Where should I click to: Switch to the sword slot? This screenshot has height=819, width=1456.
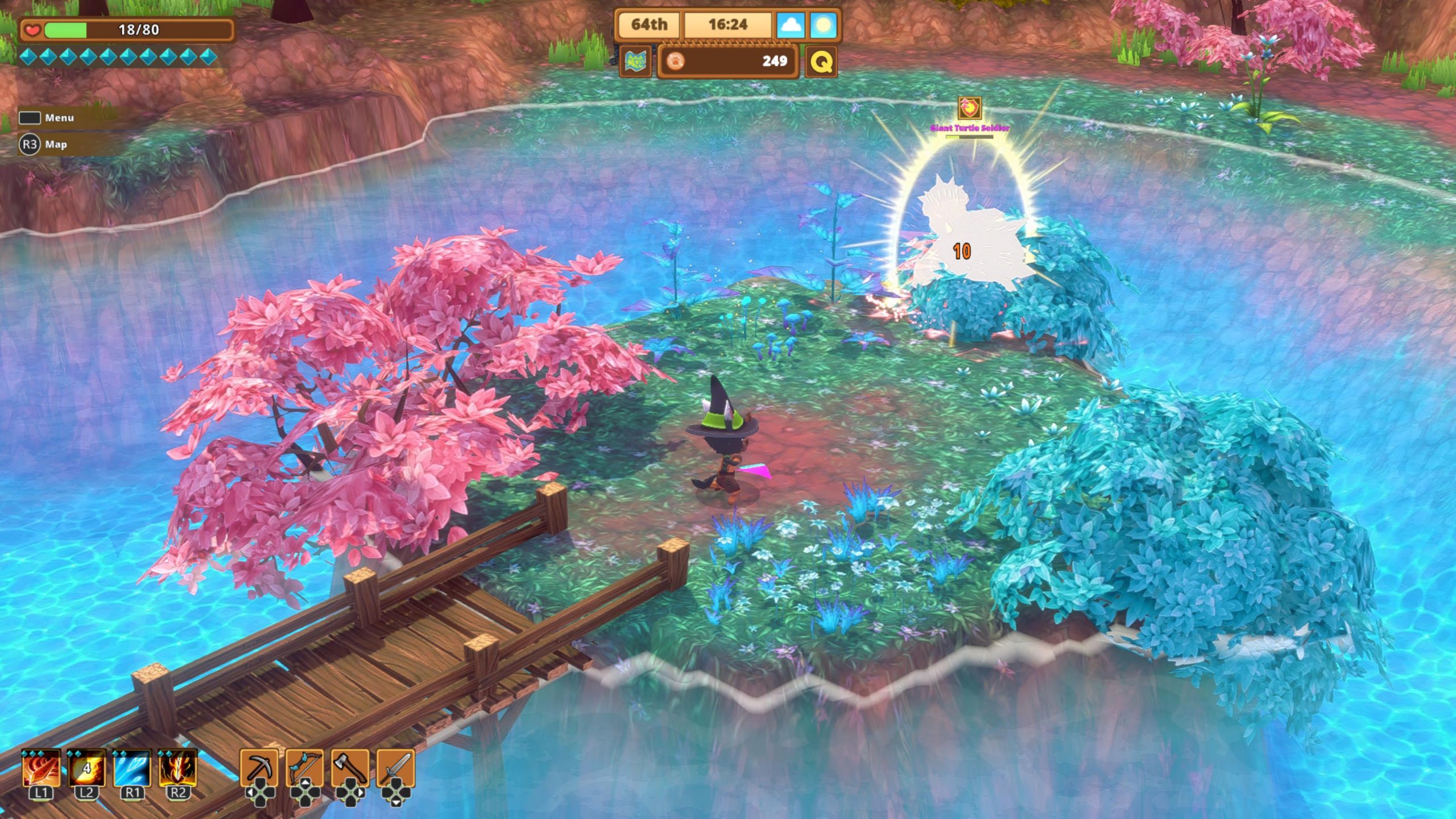[396, 768]
